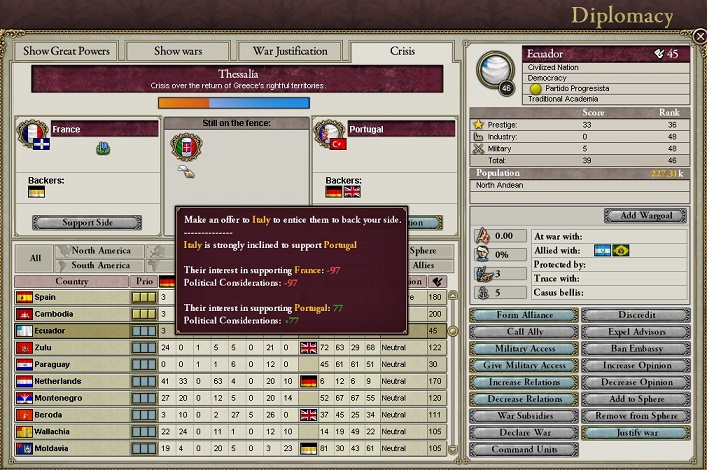Add a wargoal against Ecuador
Image resolution: width=707 pixels, height=470 pixels.
[645, 216]
